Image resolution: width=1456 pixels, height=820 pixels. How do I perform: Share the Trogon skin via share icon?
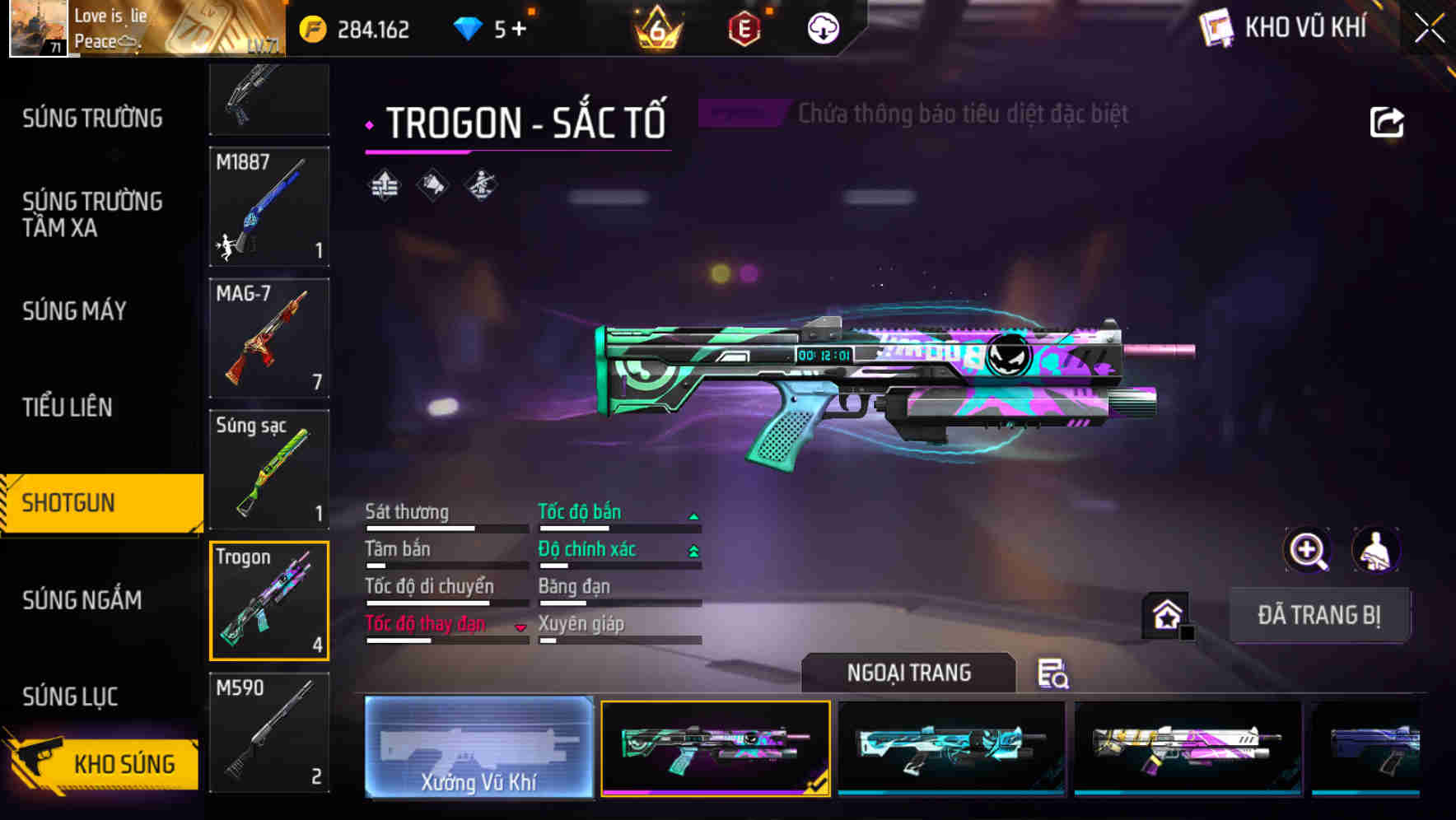[x=1386, y=123]
